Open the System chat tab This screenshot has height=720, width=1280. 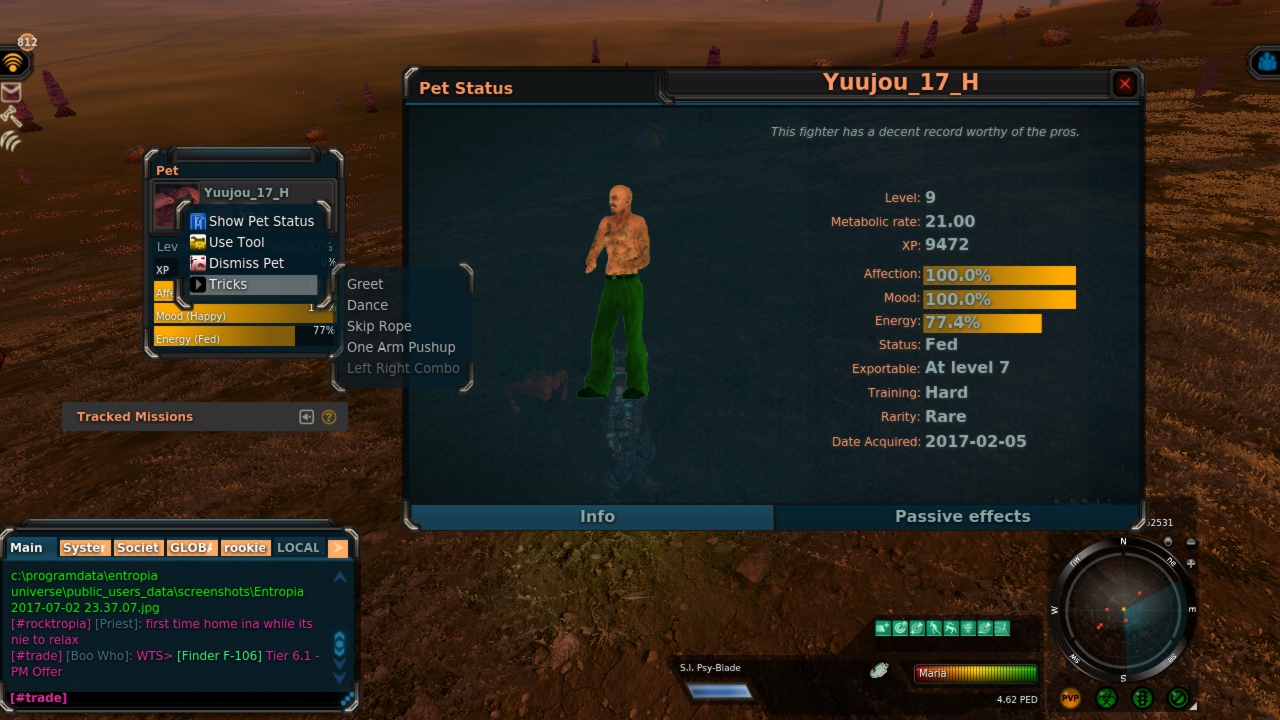click(84, 548)
